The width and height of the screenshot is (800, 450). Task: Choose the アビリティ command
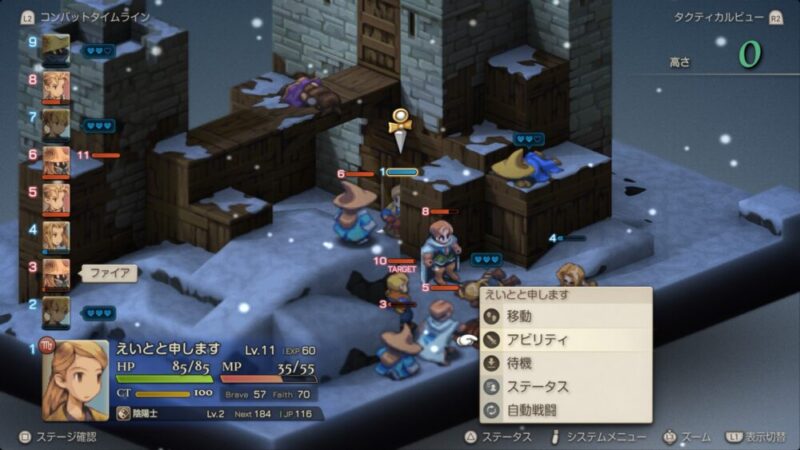click(x=536, y=339)
